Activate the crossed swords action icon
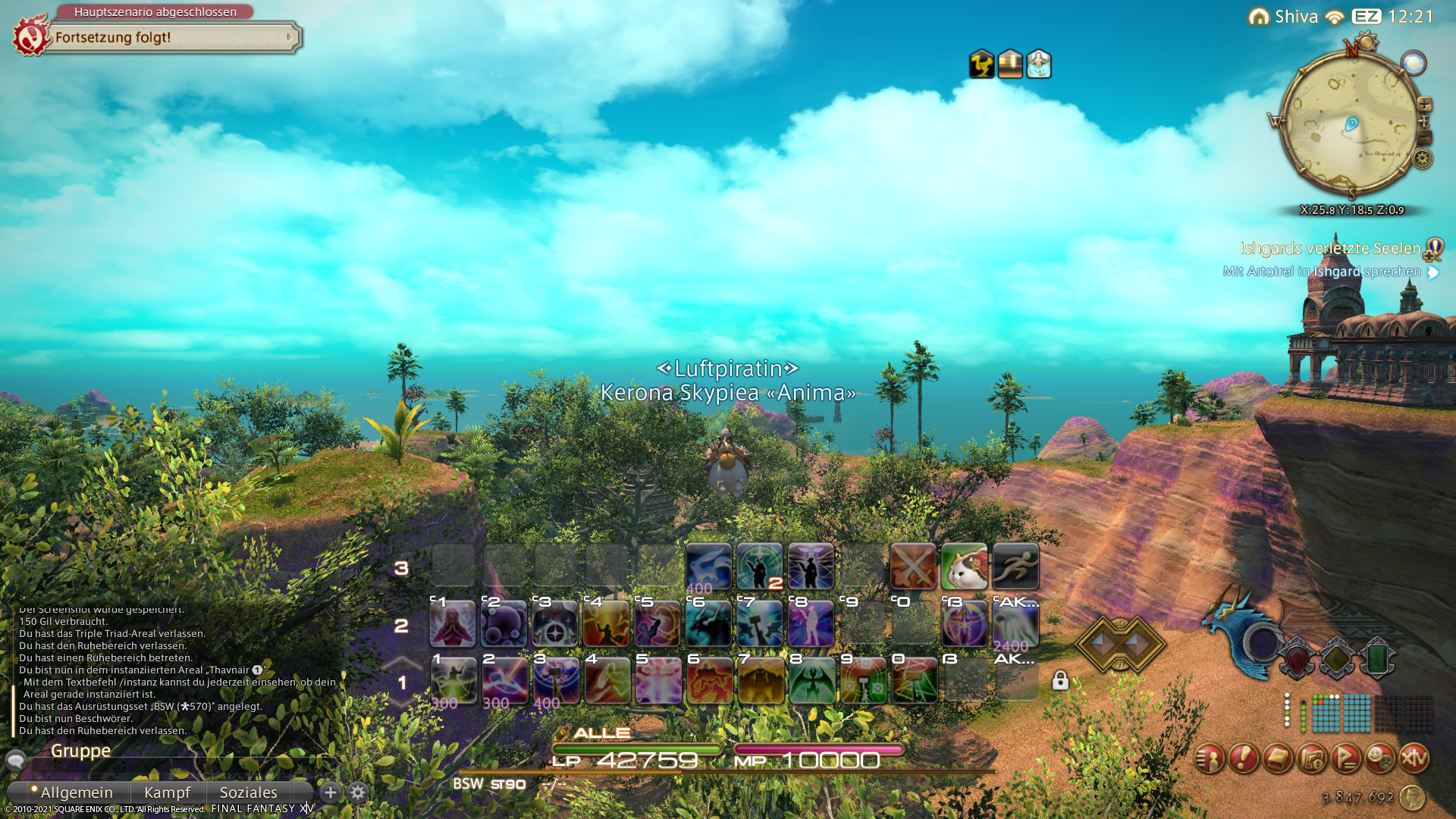 coord(913,566)
